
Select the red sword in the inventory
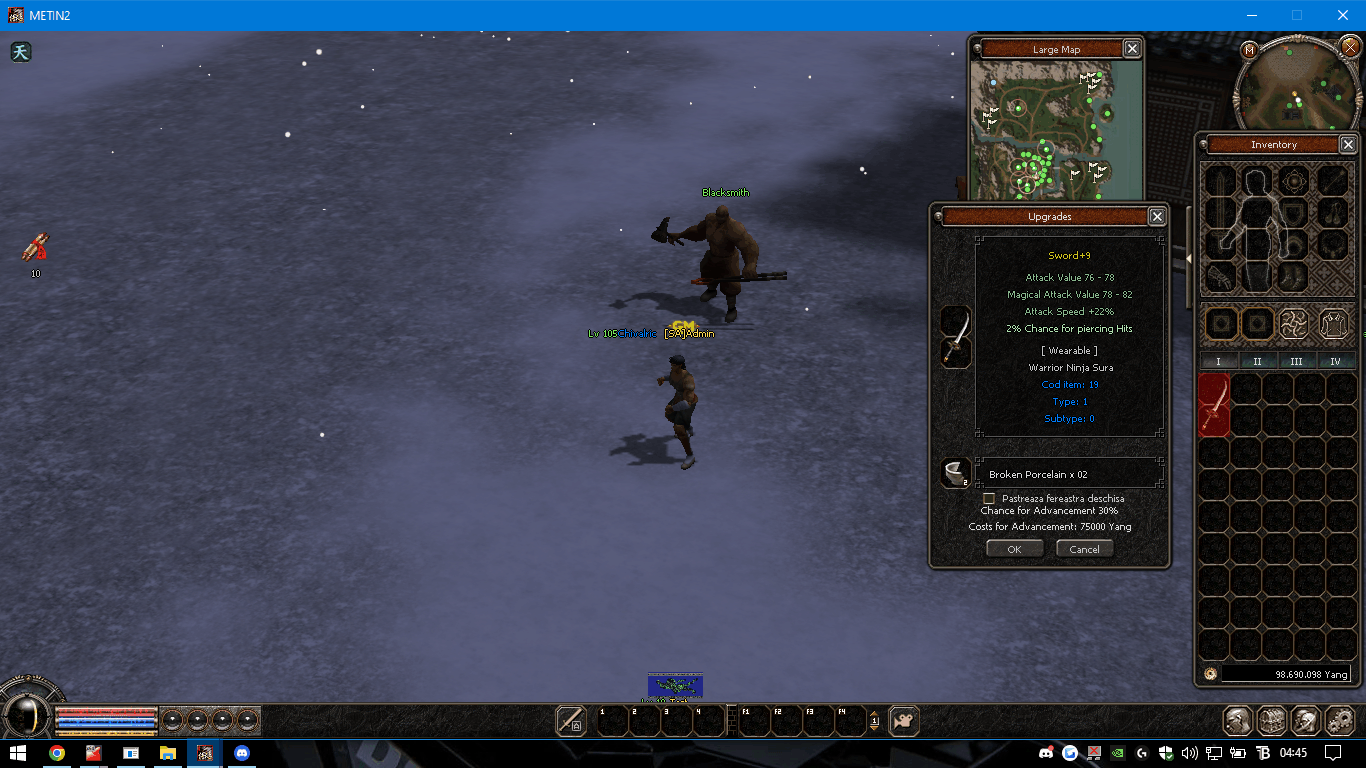click(1214, 405)
